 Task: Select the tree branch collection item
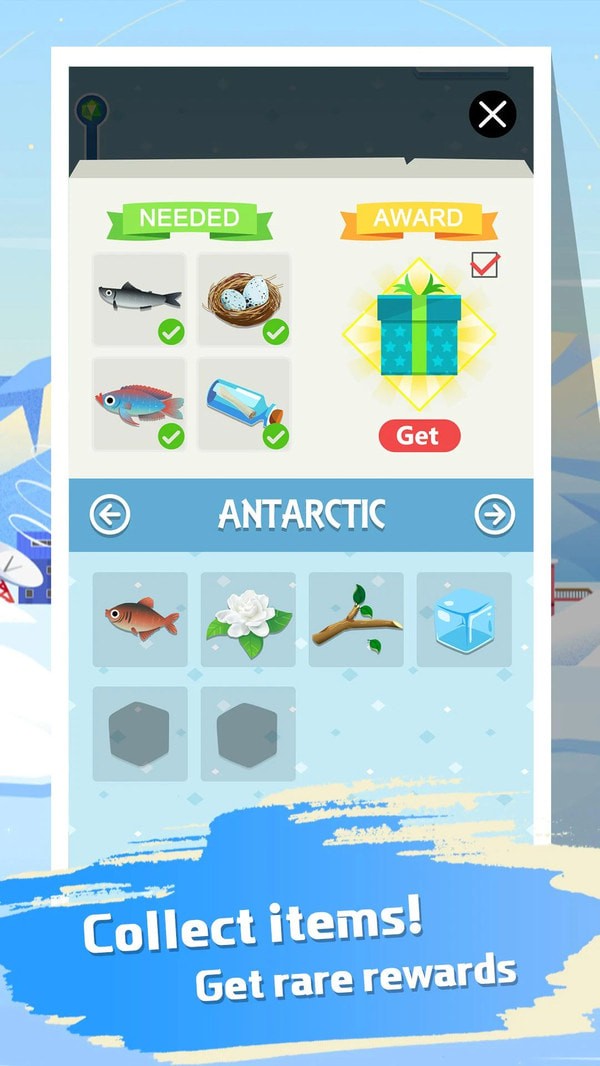tap(356, 619)
